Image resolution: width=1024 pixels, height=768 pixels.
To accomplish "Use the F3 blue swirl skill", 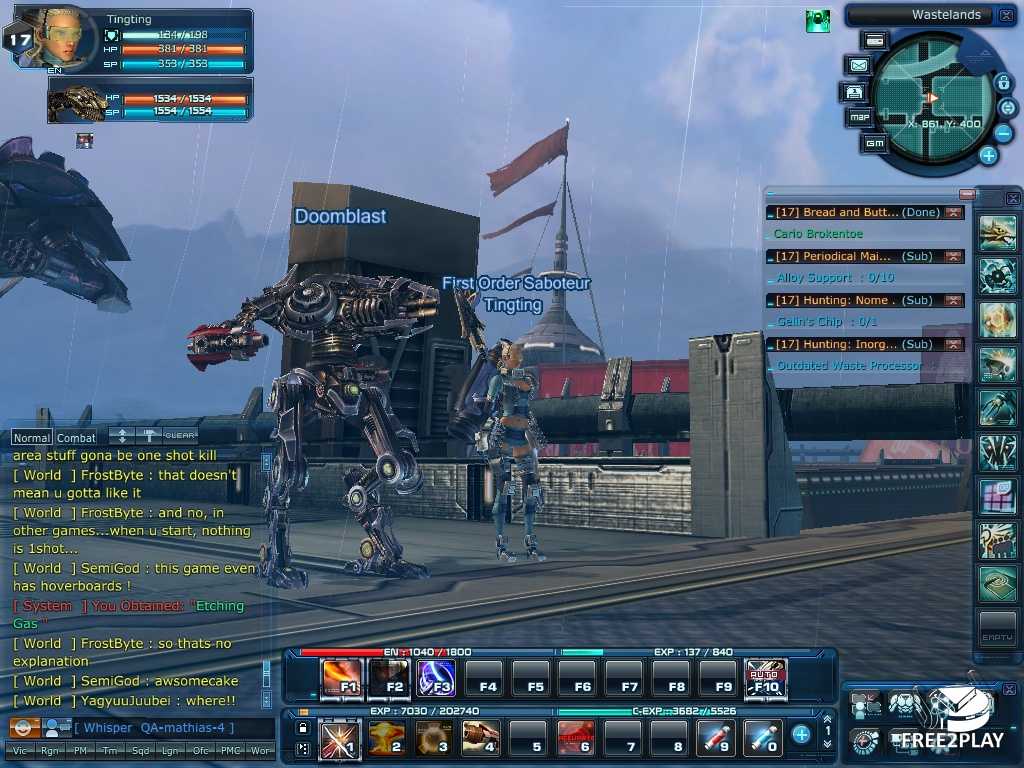I will coord(437,679).
